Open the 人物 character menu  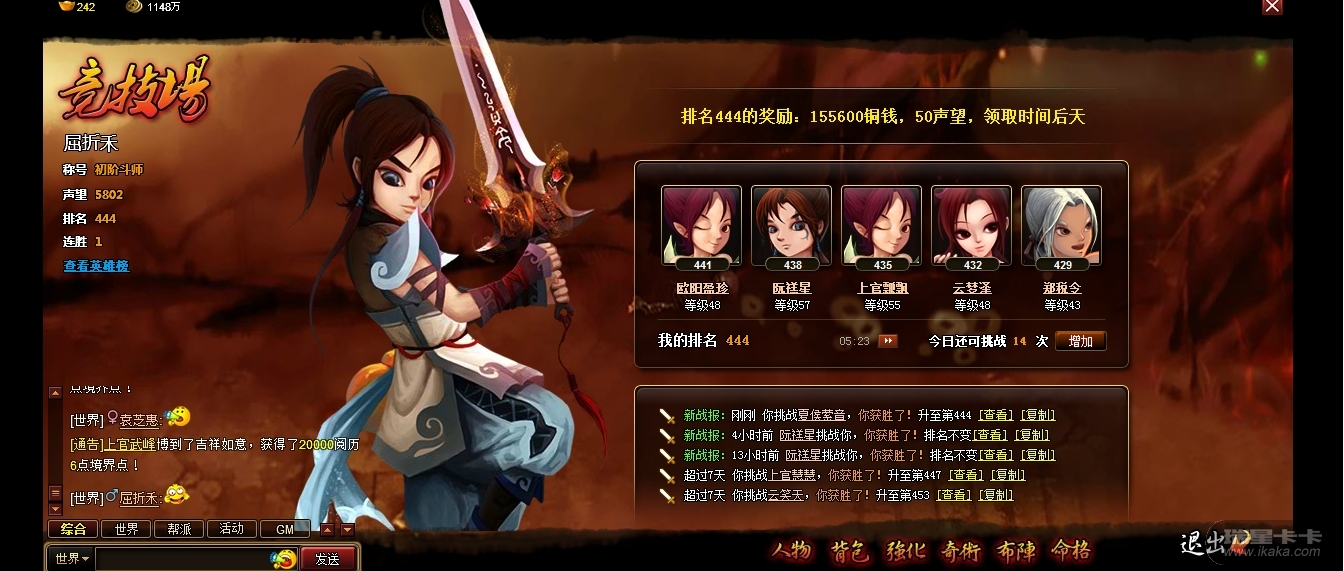click(x=790, y=551)
